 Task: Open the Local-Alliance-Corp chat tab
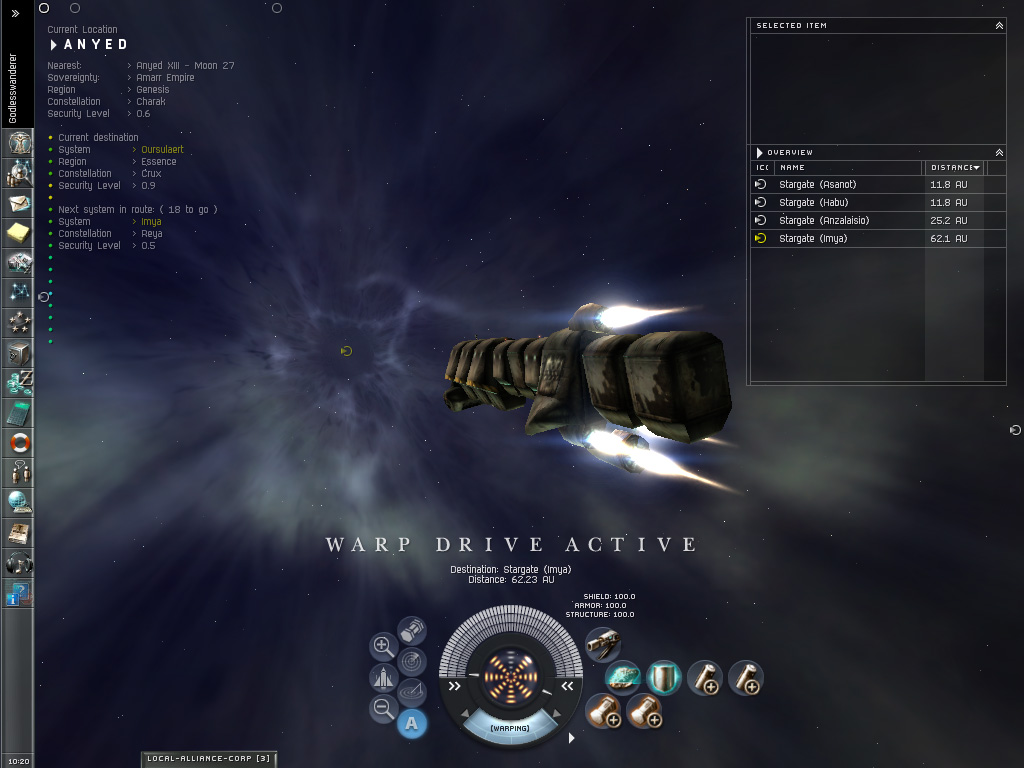(208, 759)
